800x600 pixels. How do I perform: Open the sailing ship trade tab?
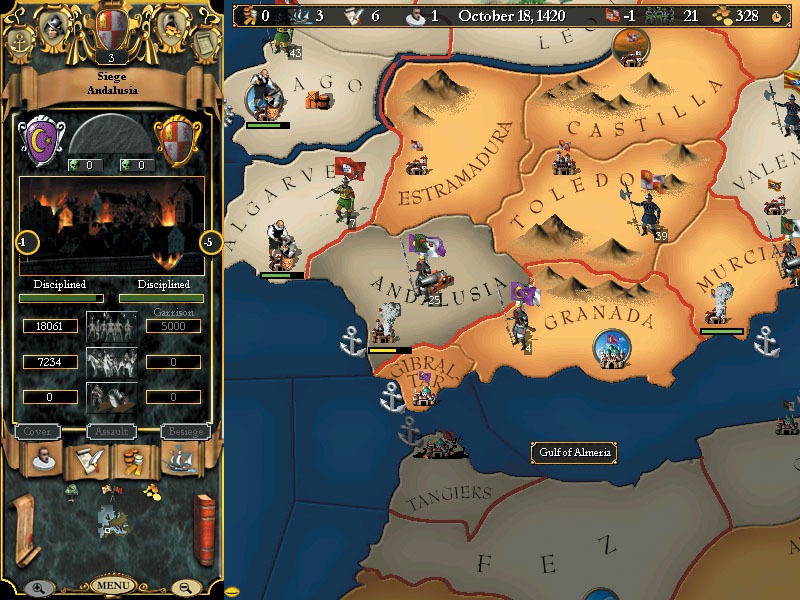click(180, 461)
